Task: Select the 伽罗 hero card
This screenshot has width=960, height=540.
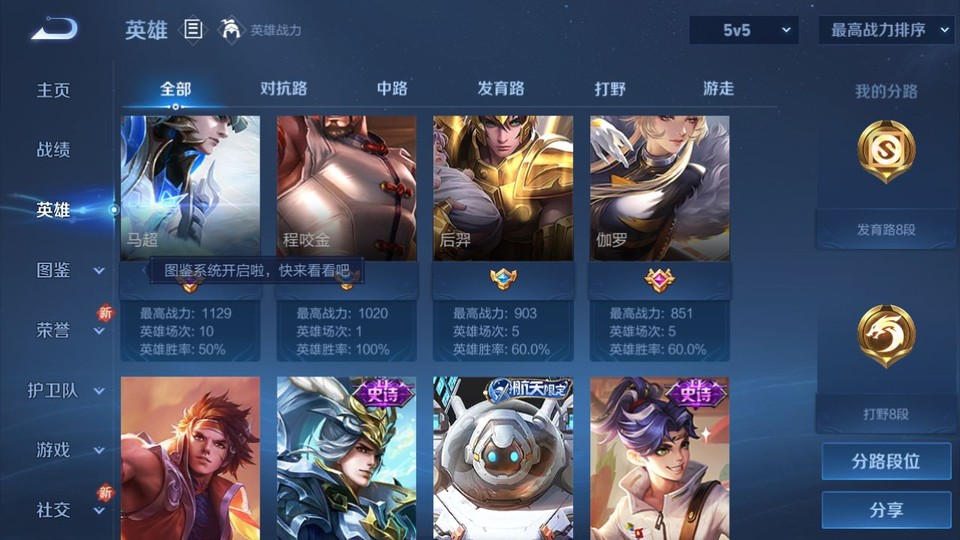Action: (659, 188)
